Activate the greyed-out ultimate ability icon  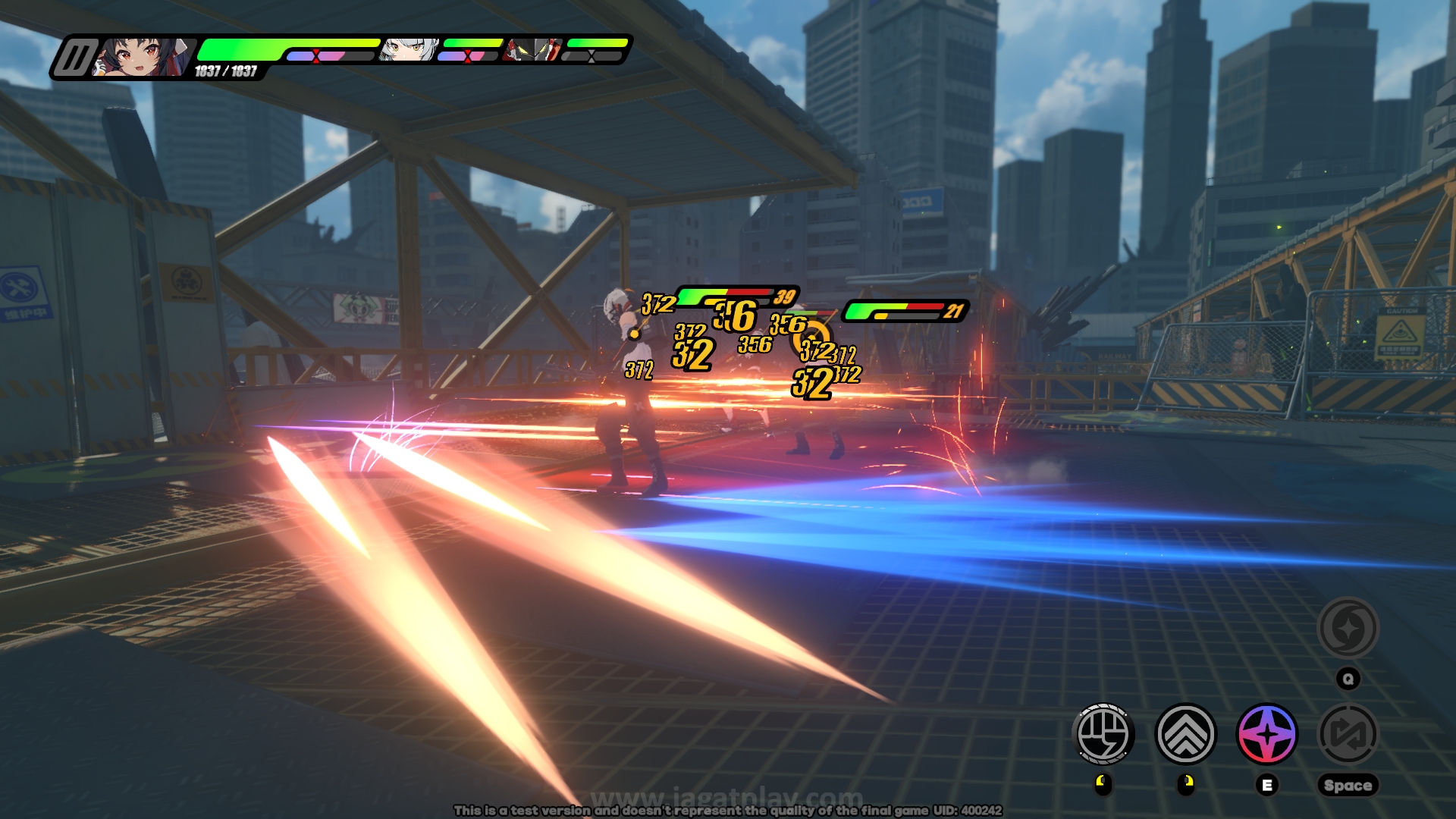[1348, 628]
